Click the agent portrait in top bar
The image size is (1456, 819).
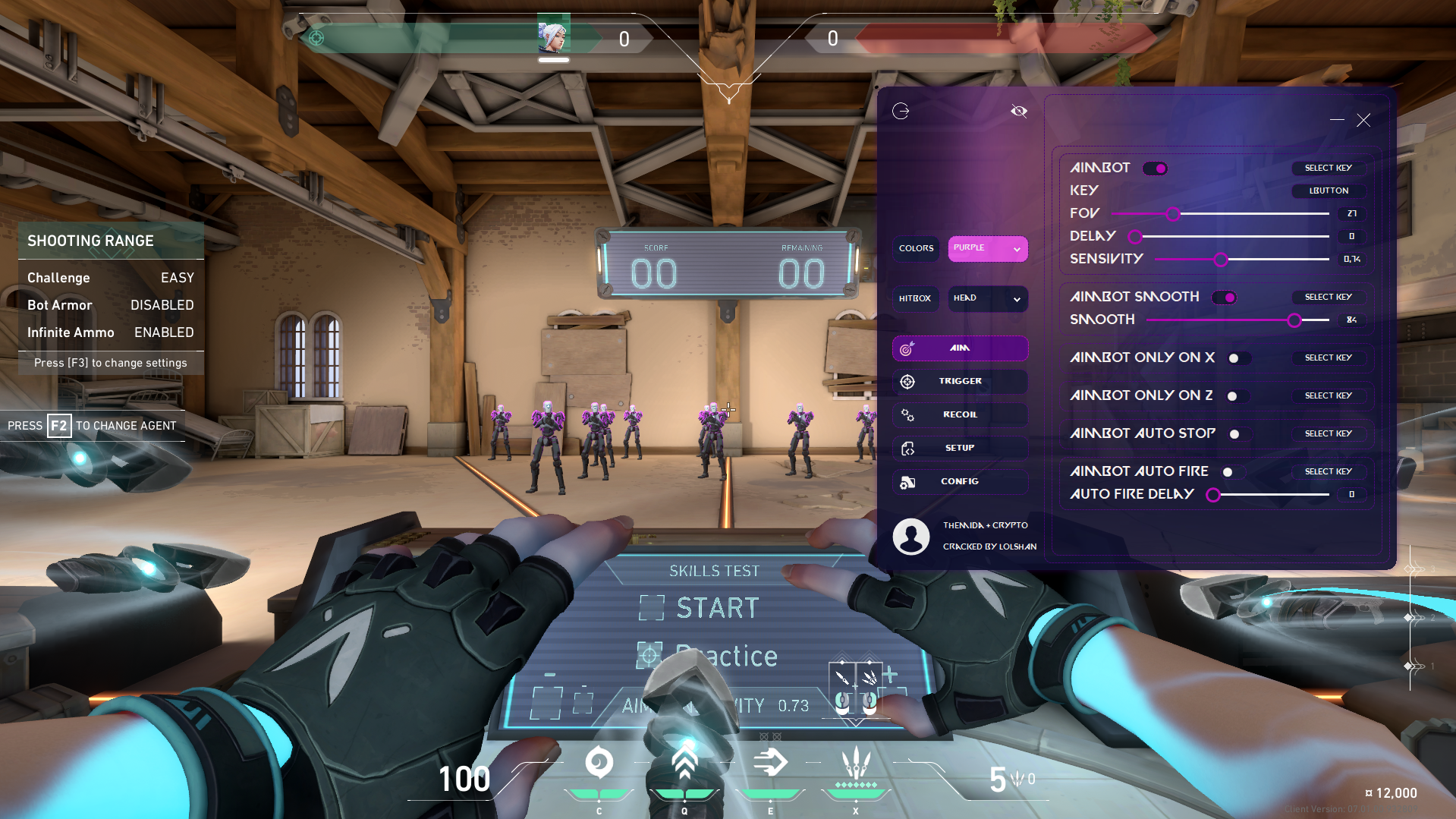[x=553, y=36]
